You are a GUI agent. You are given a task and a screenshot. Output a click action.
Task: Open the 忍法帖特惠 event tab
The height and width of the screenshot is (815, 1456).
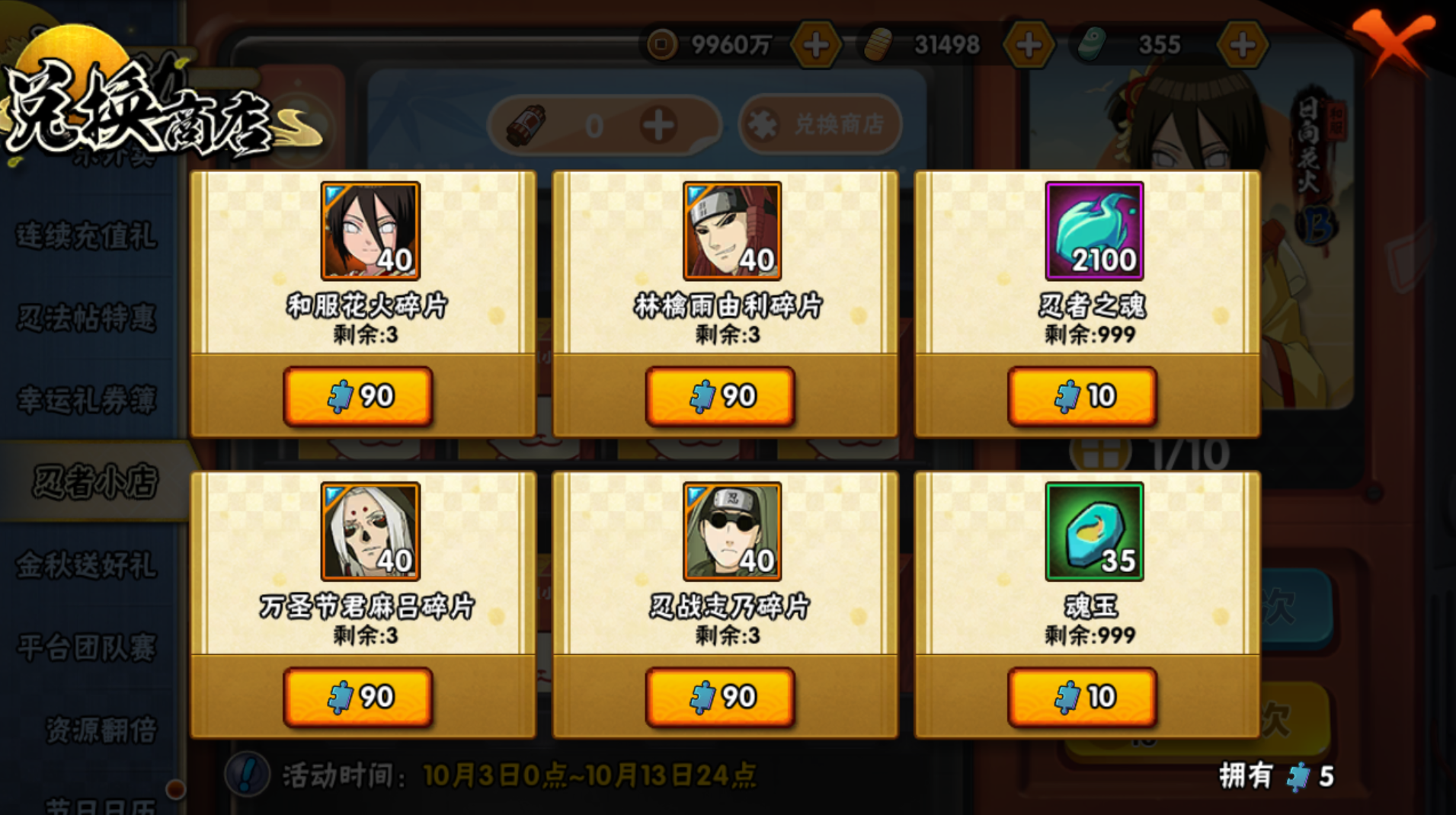click(x=87, y=318)
